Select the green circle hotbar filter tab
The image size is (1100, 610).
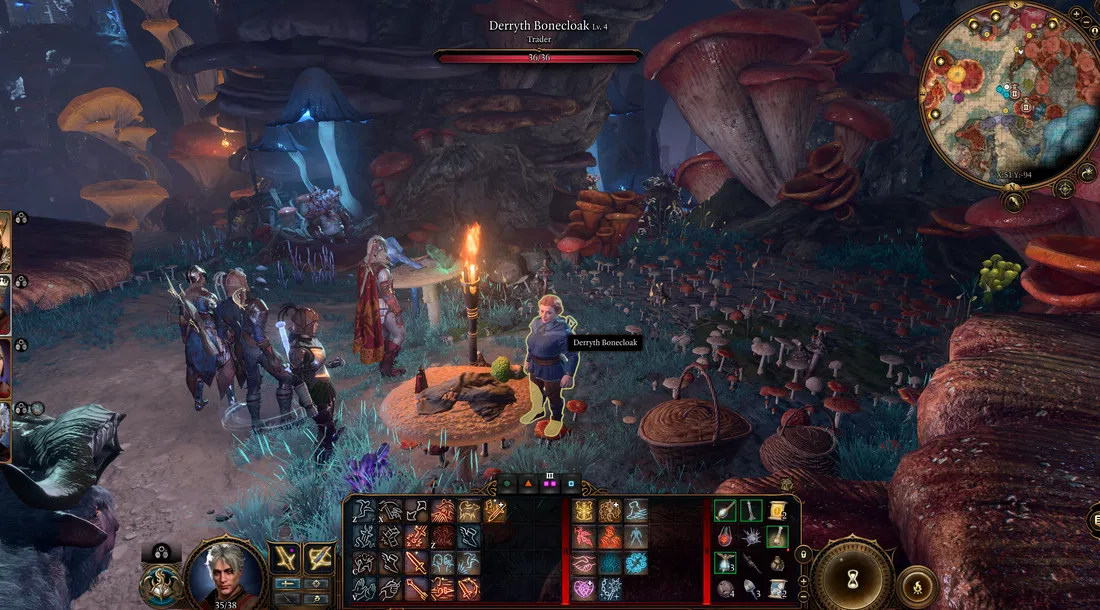pos(507,484)
